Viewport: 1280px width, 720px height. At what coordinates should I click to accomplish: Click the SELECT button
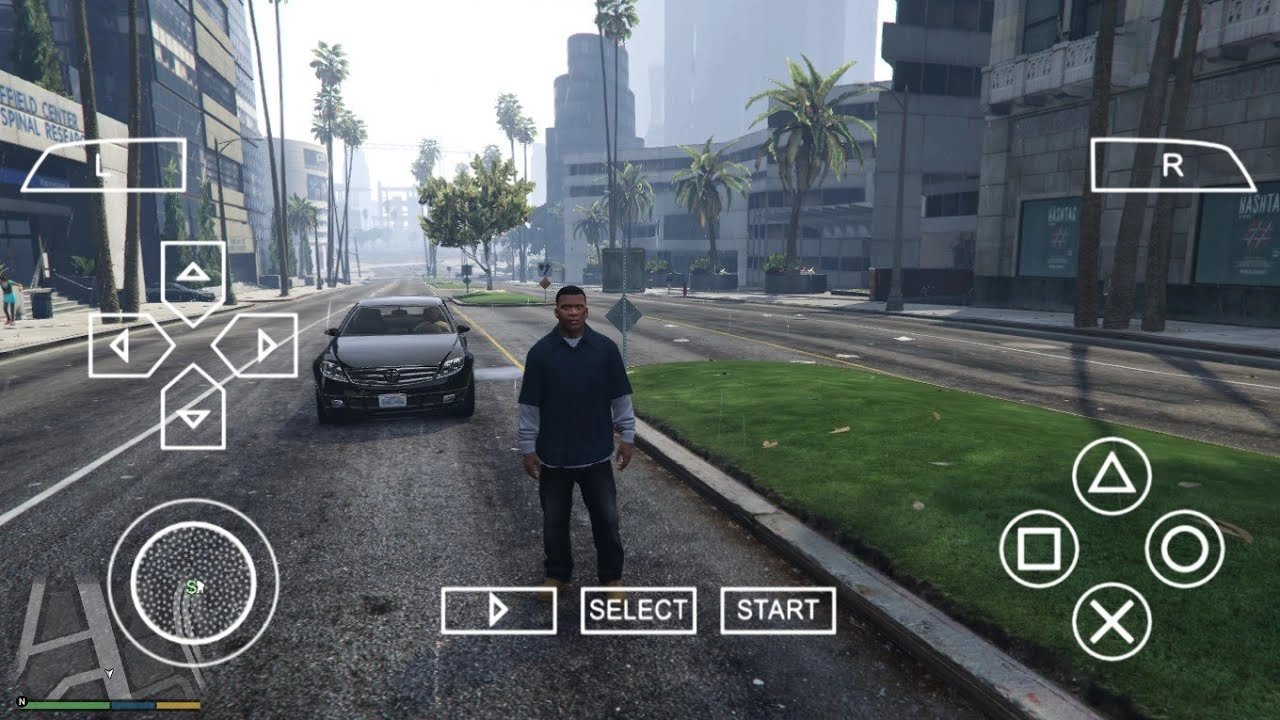(x=638, y=610)
